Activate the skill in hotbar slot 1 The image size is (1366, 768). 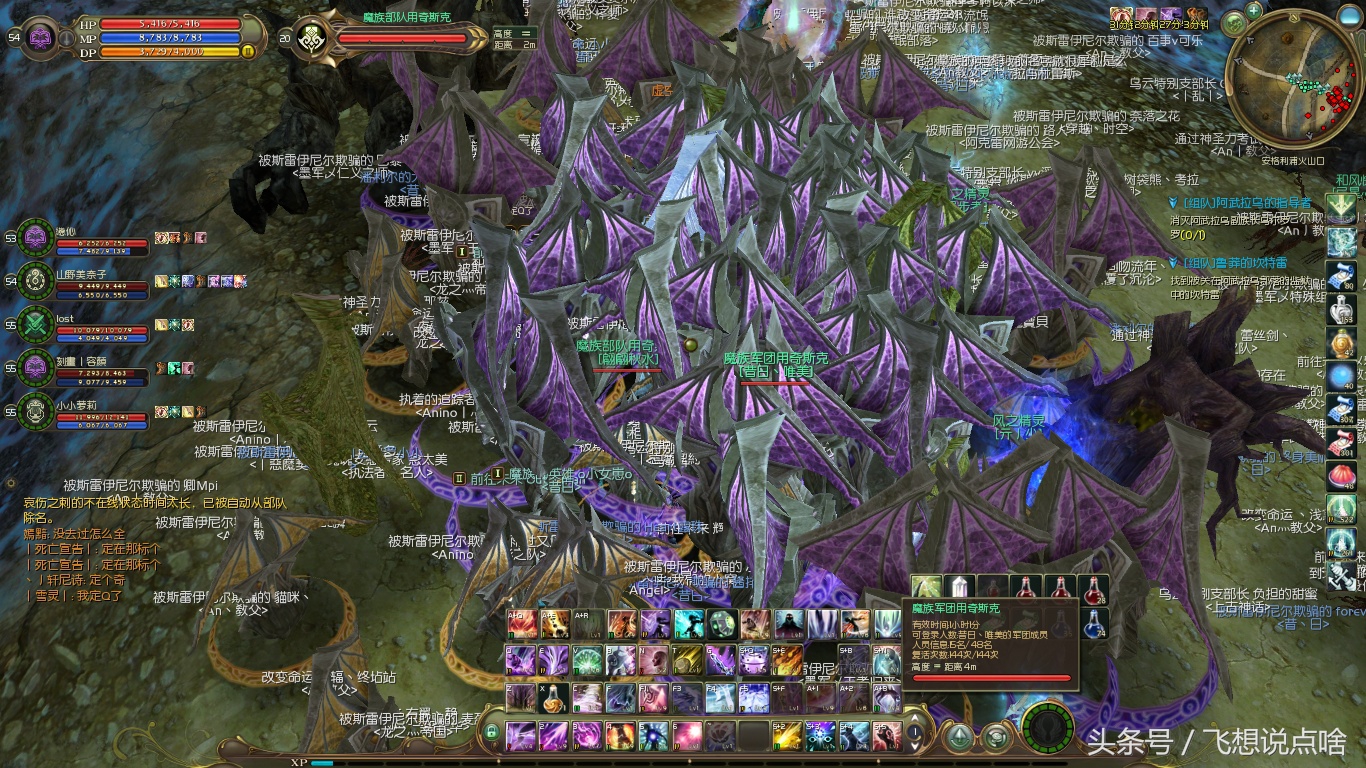pyautogui.click(x=521, y=736)
